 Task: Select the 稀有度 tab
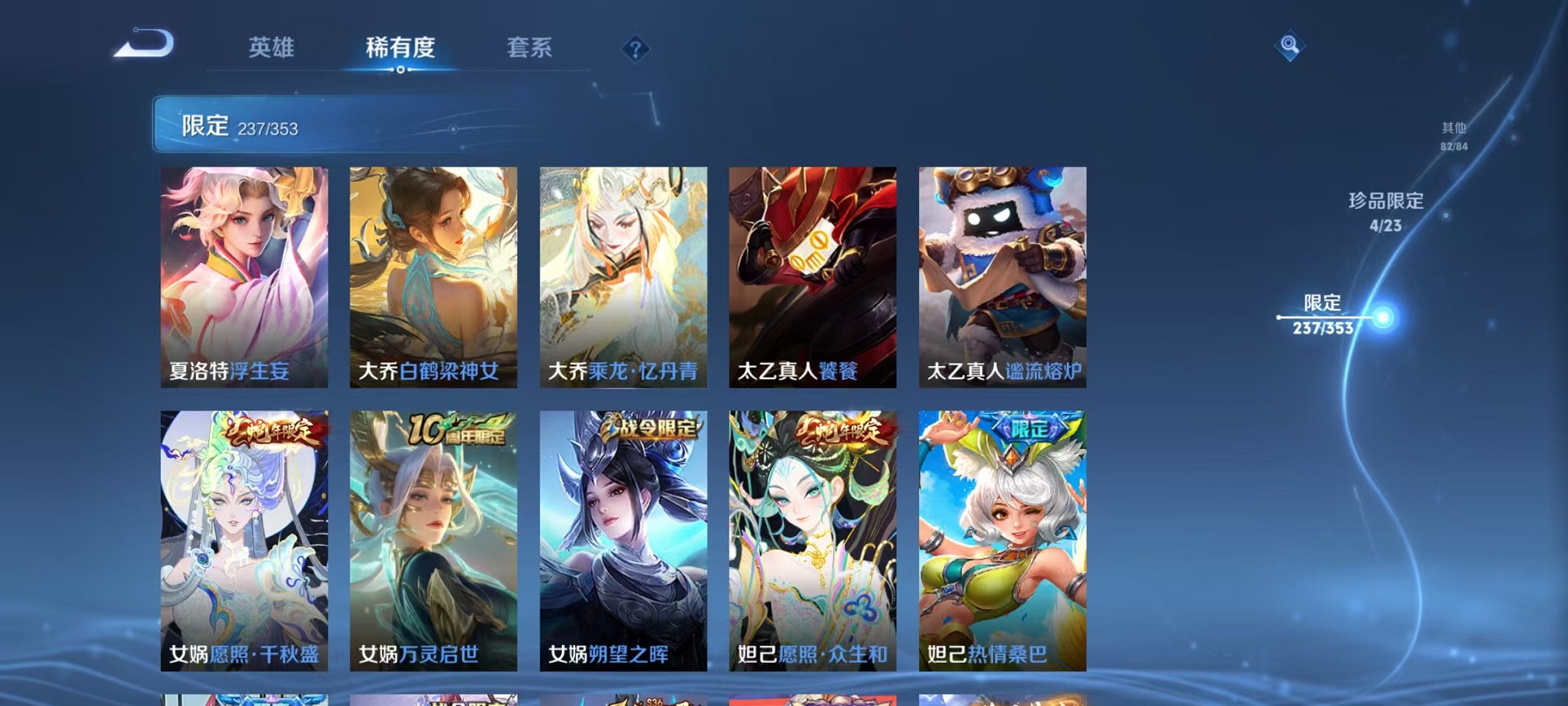pyautogui.click(x=398, y=48)
